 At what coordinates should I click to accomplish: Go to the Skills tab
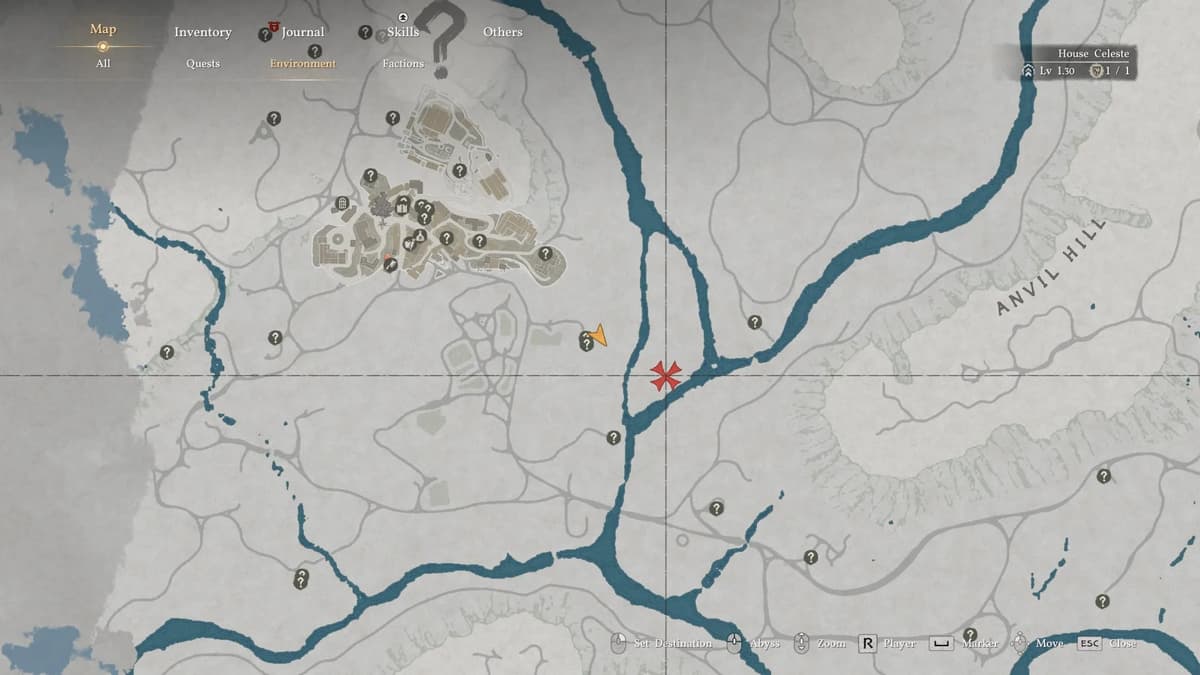(x=403, y=32)
